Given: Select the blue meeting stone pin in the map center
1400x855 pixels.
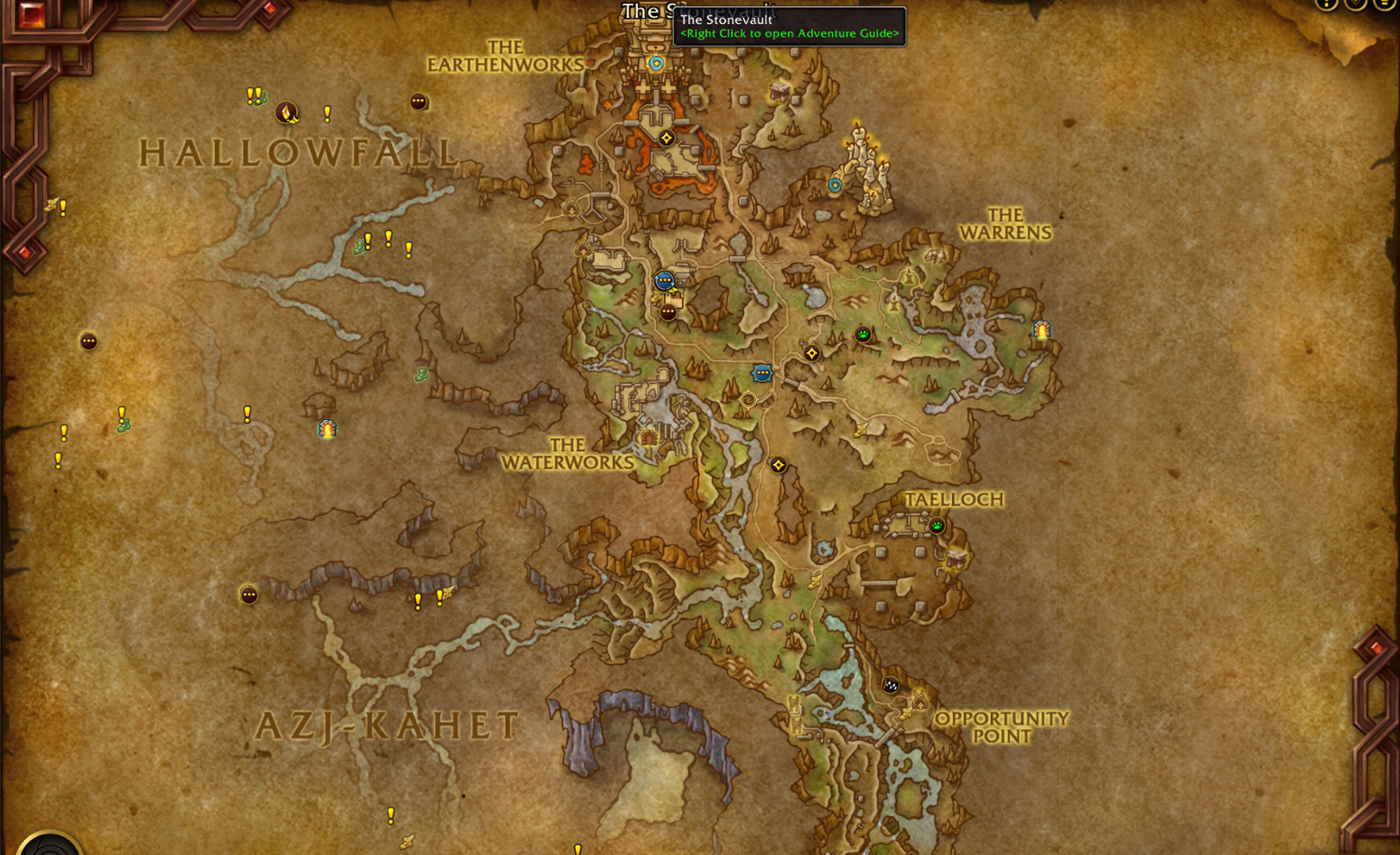Looking at the screenshot, I should [x=763, y=373].
